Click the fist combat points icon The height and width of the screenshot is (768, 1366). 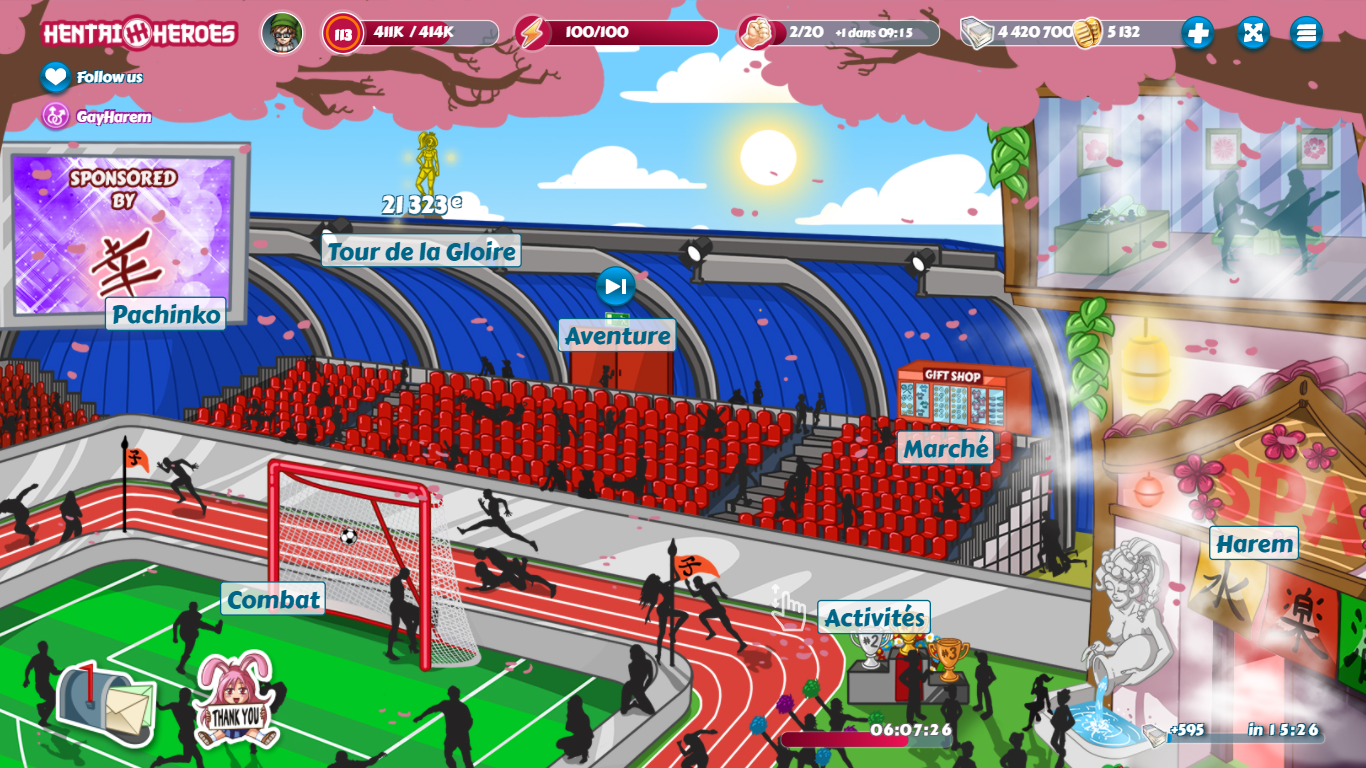[x=756, y=33]
